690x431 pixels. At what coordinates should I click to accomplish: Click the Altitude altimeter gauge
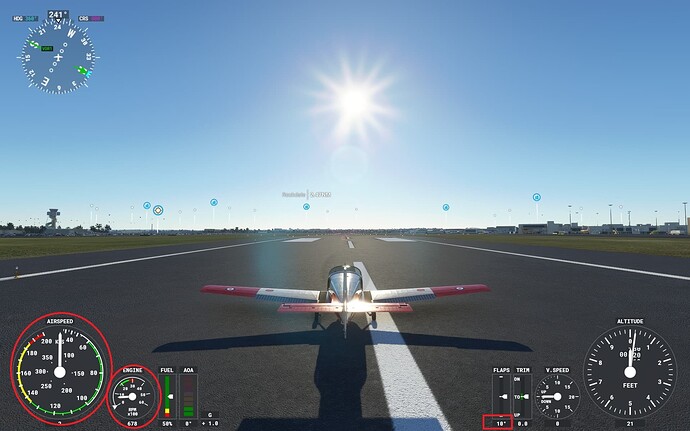[629, 371]
